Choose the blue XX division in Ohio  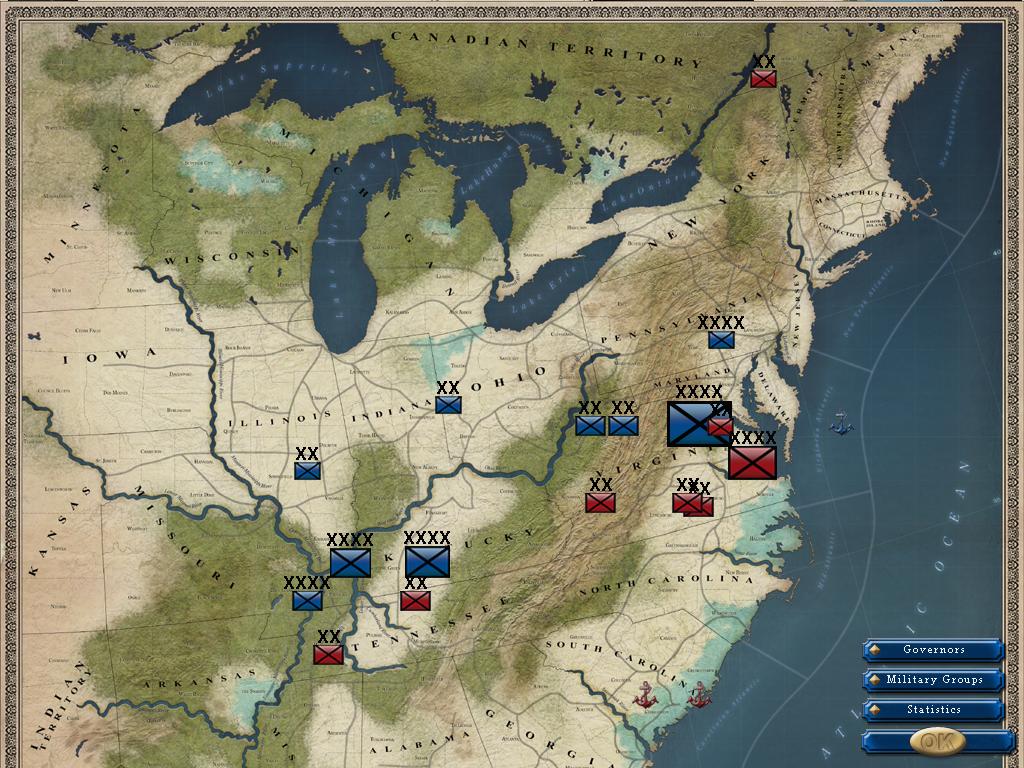point(448,405)
